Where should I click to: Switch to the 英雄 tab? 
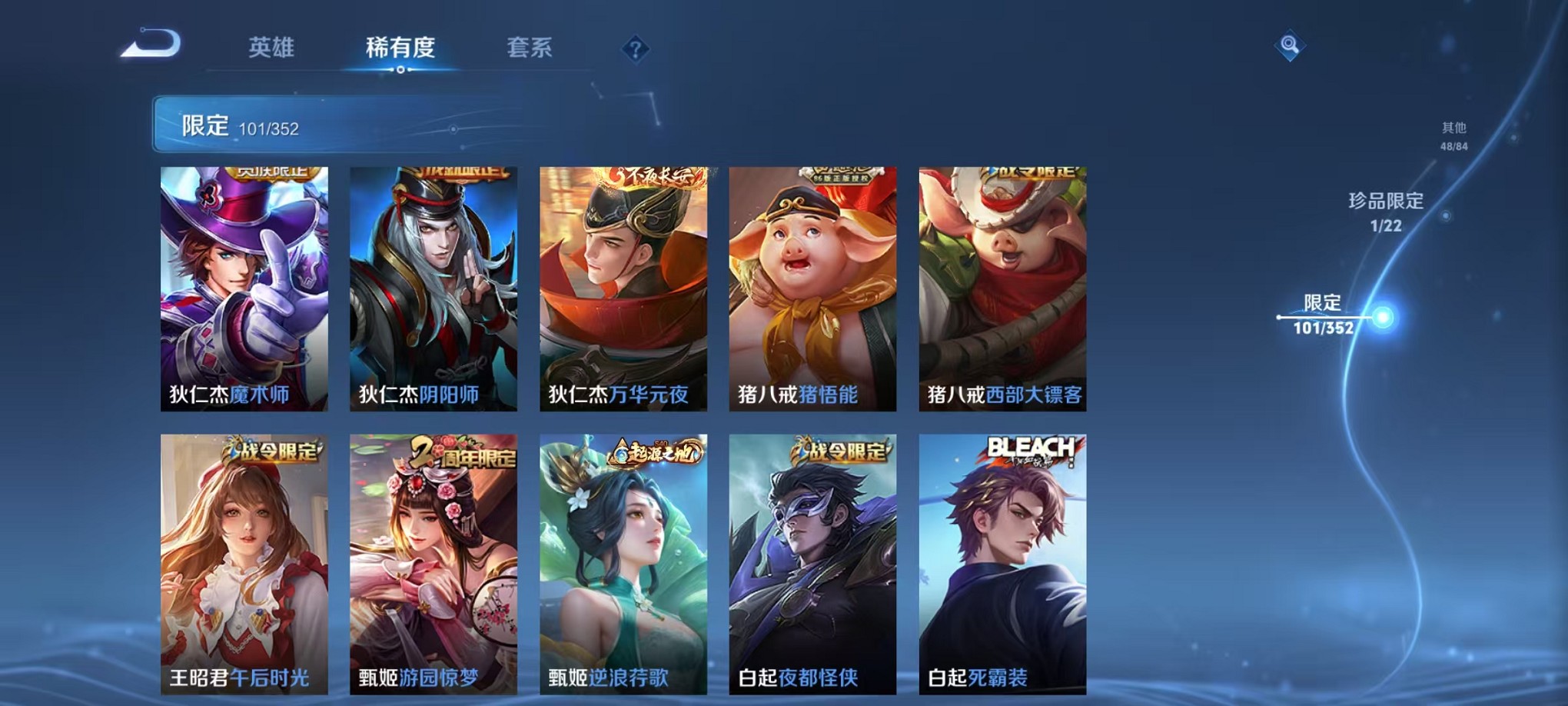[271, 48]
